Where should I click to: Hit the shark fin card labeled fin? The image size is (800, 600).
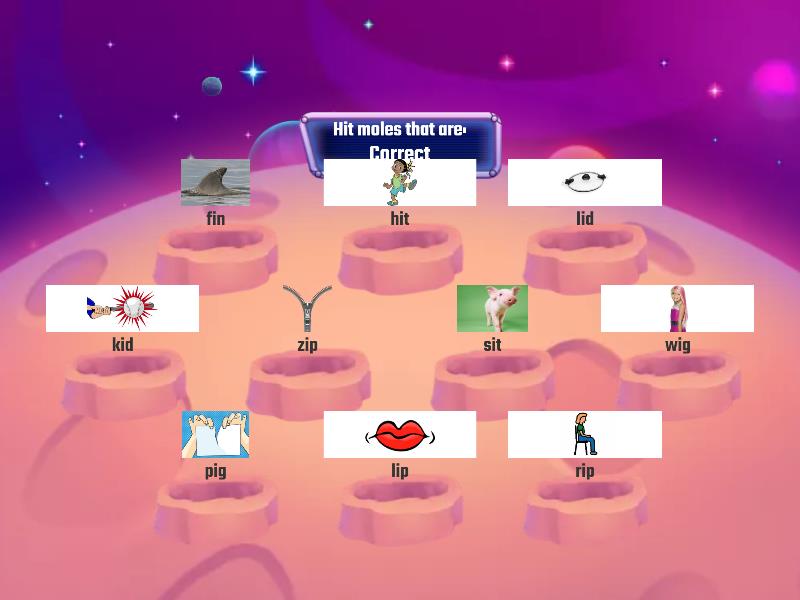point(215,182)
